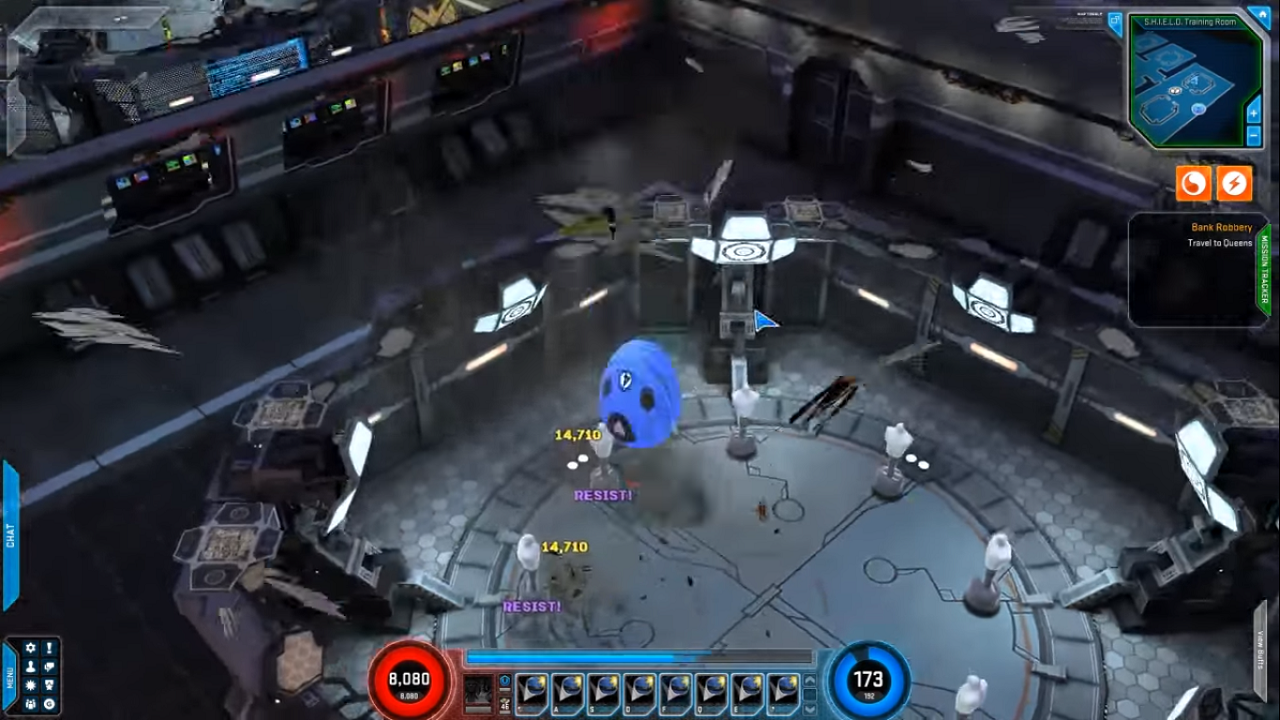
Task: Zoom out the minimap with minus button
Action: 1254,134
